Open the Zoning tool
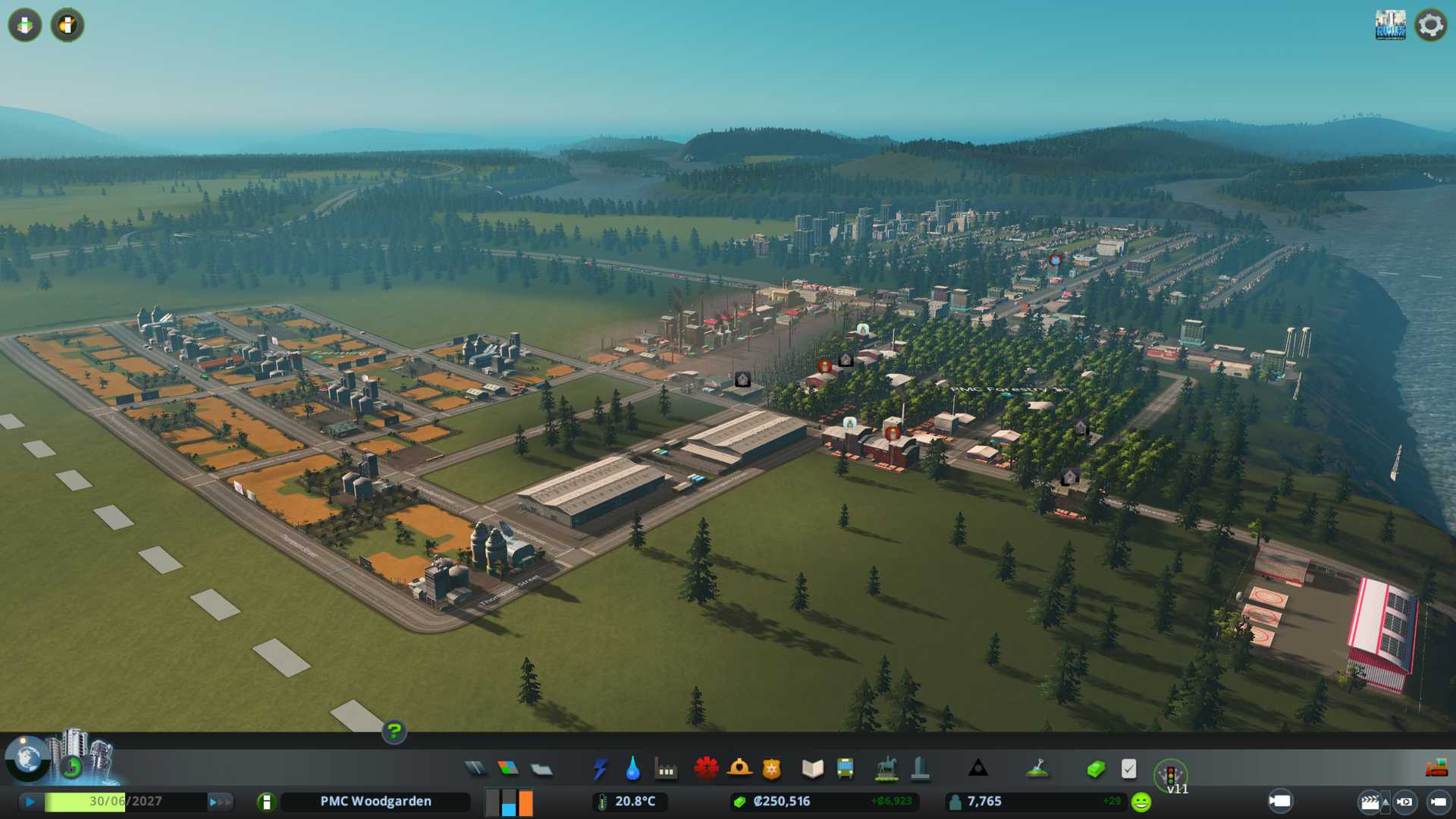Image resolution: width=1456 pixels, height=819 pixels. click(x=508, y=769)
